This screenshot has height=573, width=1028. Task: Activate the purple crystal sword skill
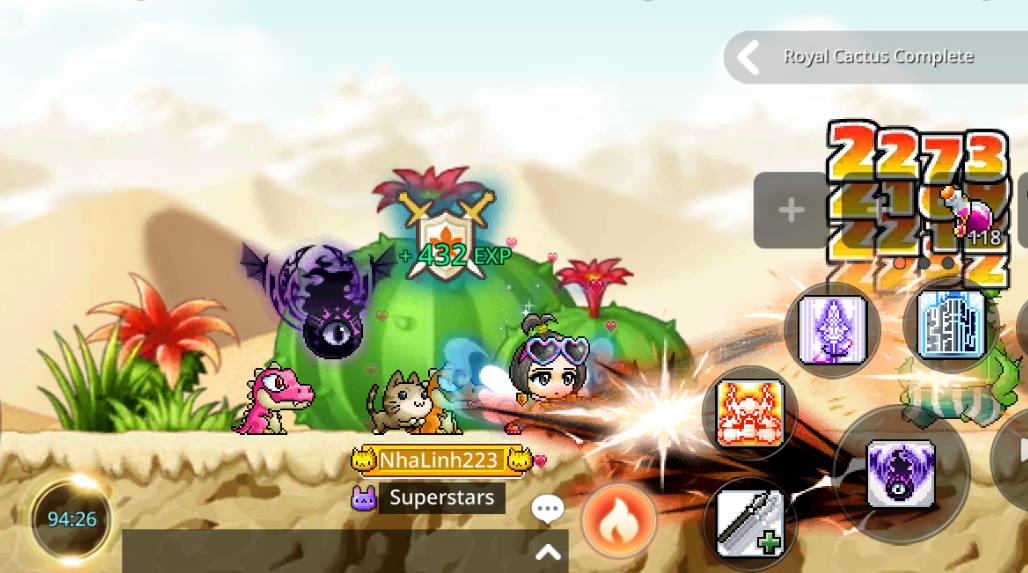[831, 329]
